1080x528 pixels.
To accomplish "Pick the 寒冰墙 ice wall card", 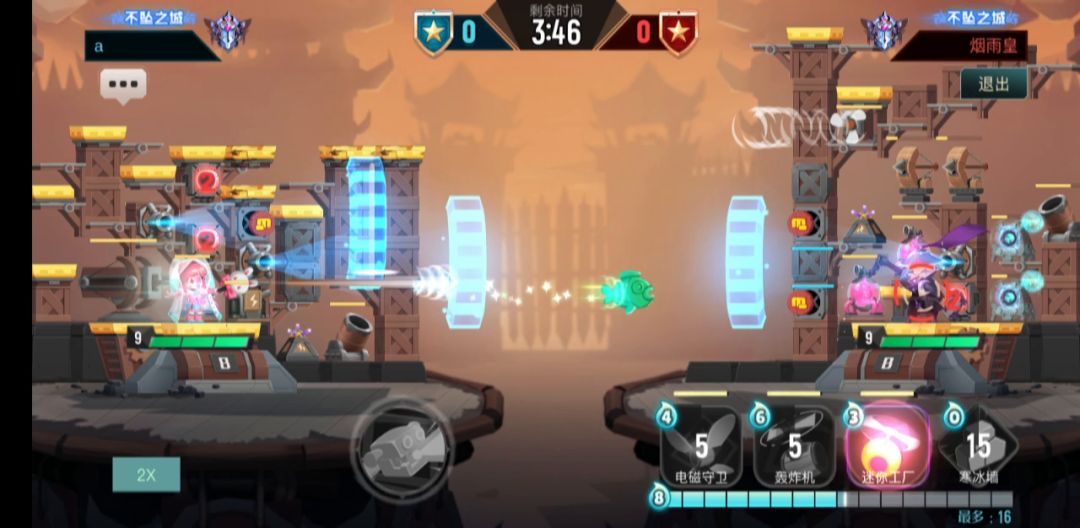I will tap(978, 444).
